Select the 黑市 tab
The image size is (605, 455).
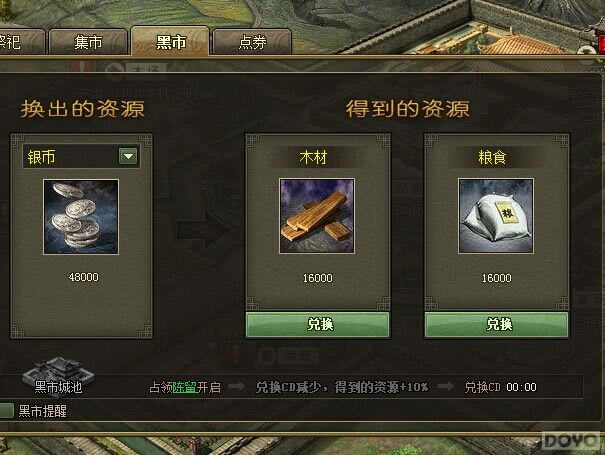(171, 42)
